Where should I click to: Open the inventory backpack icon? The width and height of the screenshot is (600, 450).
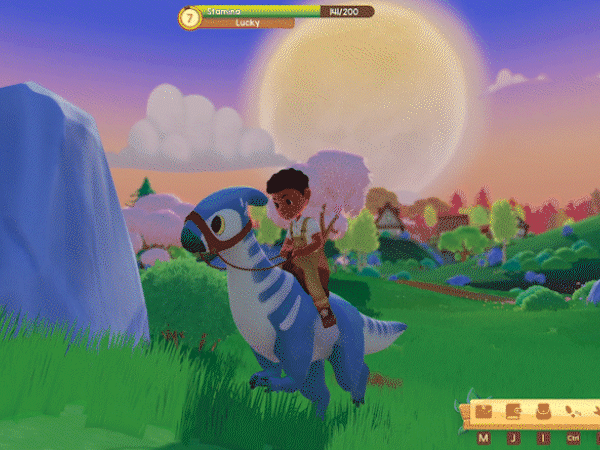click(x=544, y=411)
